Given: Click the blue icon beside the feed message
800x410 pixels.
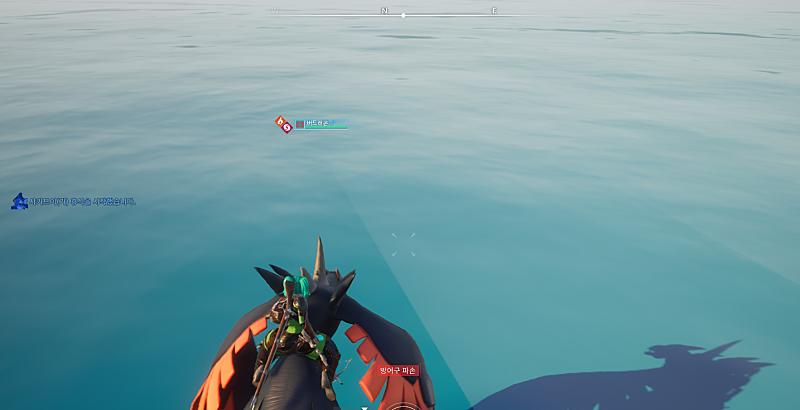Looking at the screenshot, I should 18,201.
